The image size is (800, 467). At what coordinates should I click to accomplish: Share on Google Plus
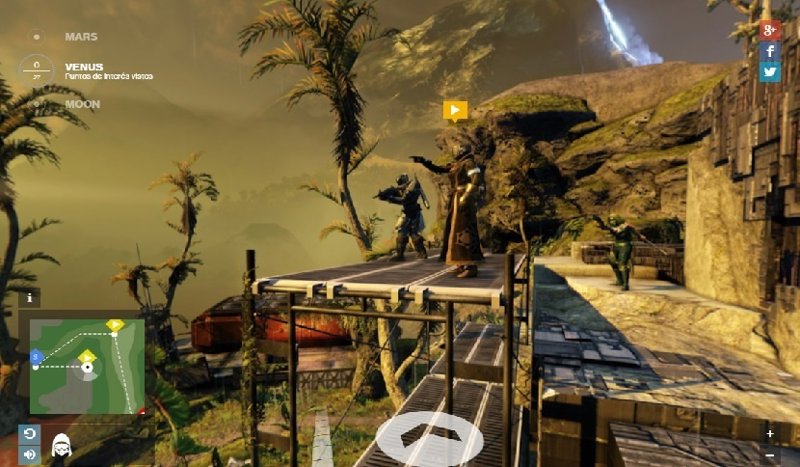coord(769,29)
